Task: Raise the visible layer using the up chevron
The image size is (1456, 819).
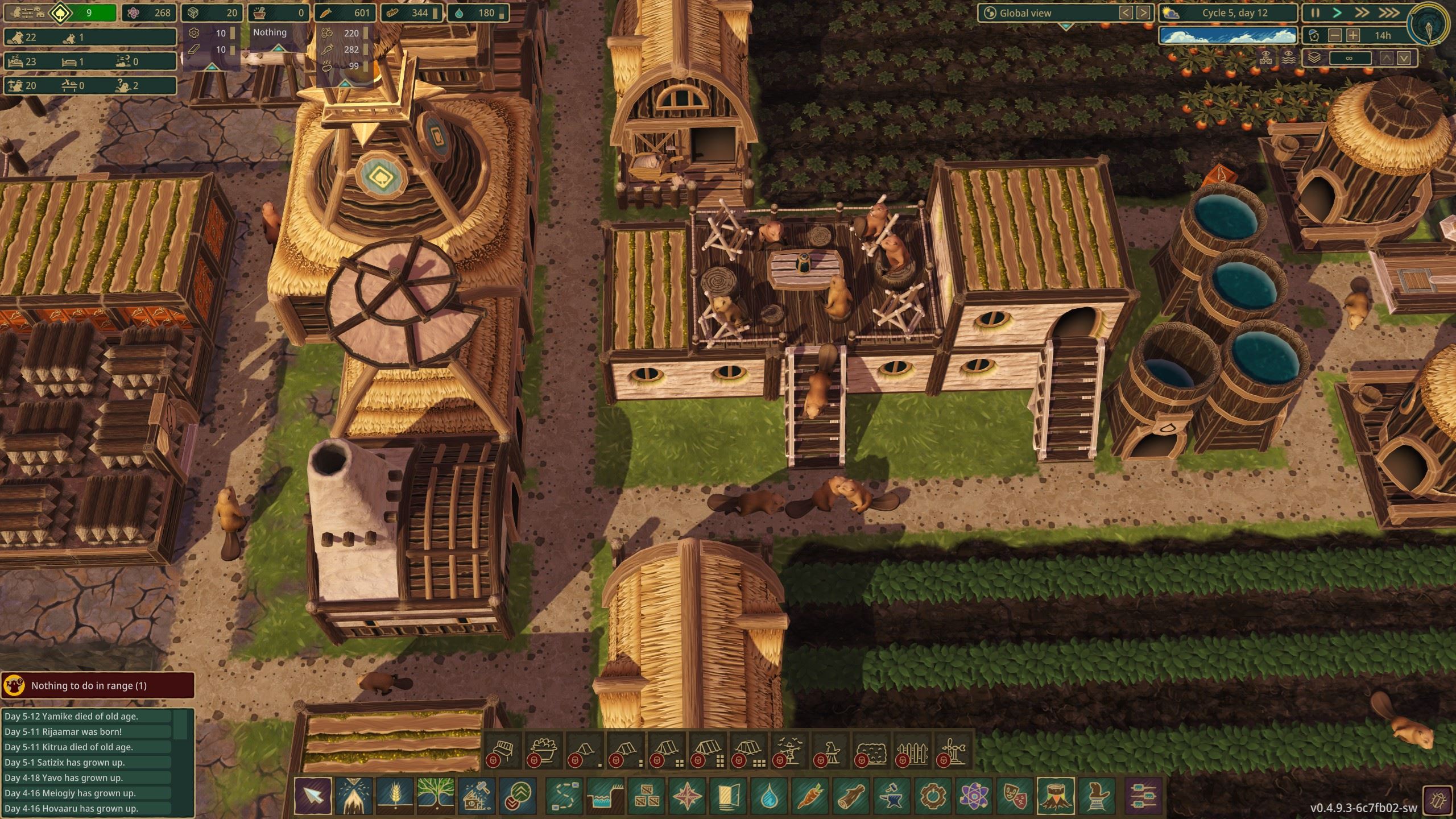Action: pyautogui.click(x=1388, y=57)
